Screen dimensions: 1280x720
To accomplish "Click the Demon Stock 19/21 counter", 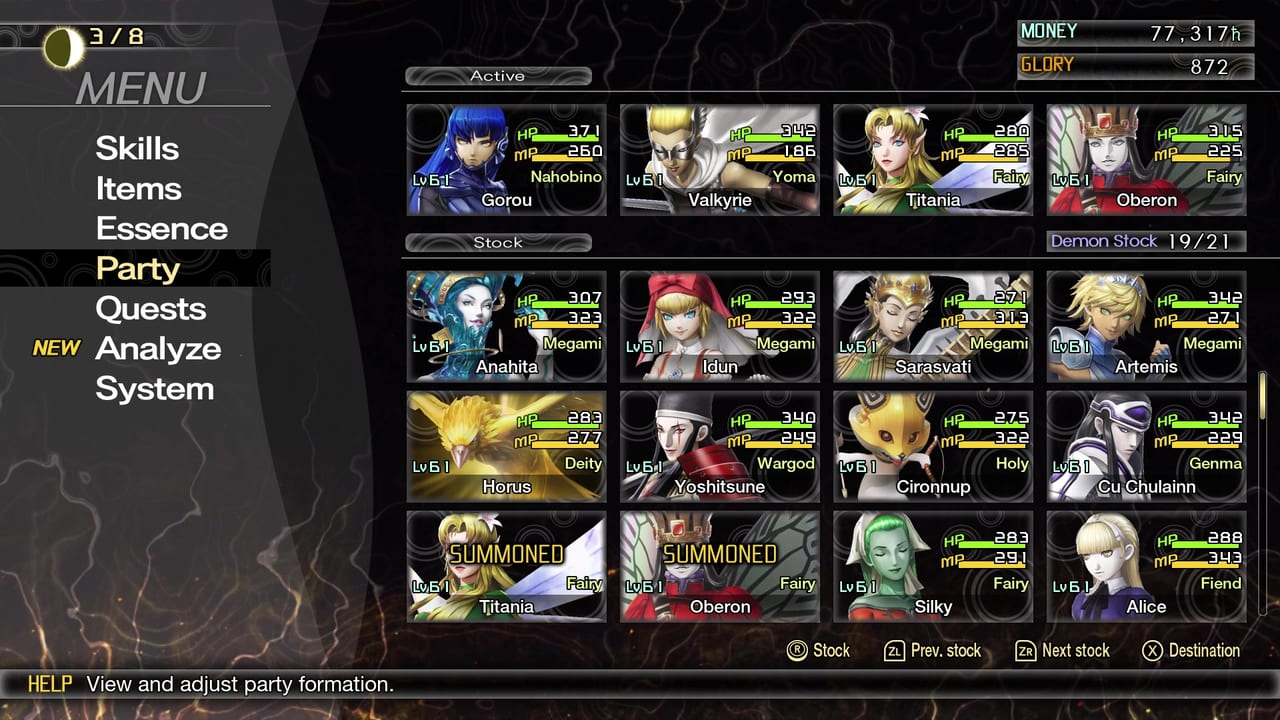I will [1146, 241].
